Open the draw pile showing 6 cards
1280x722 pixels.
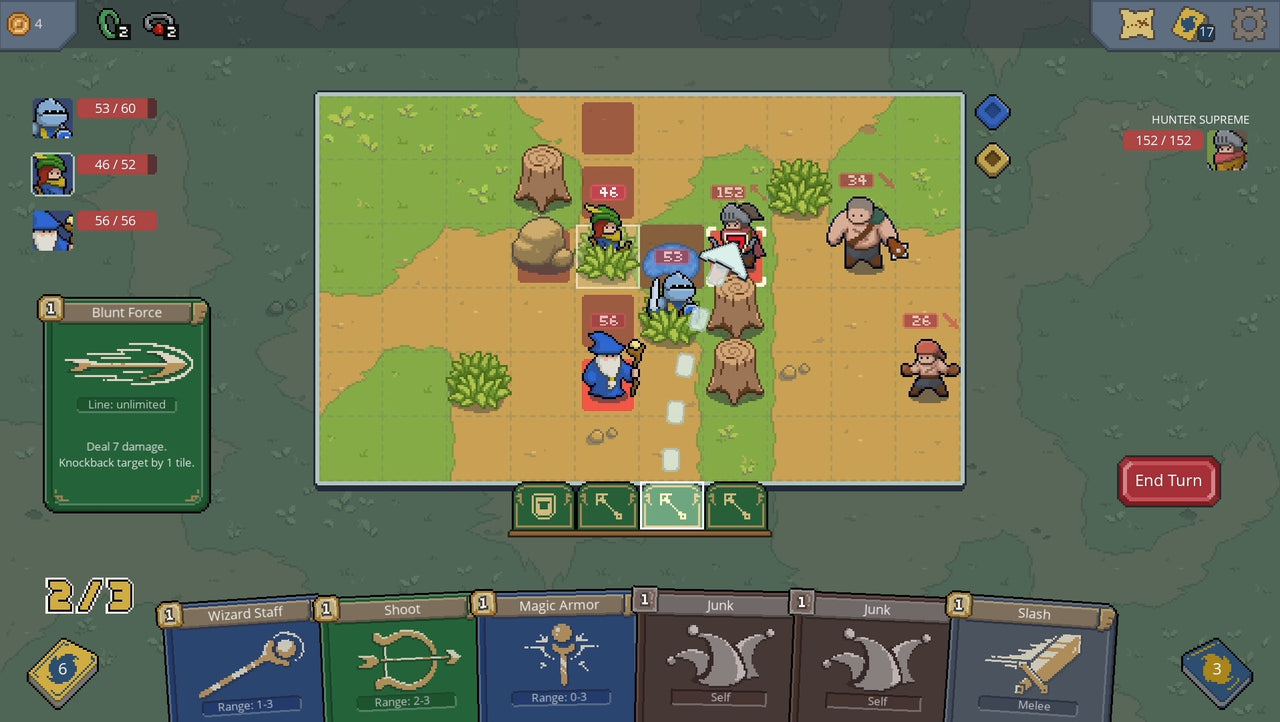[62, 672]
